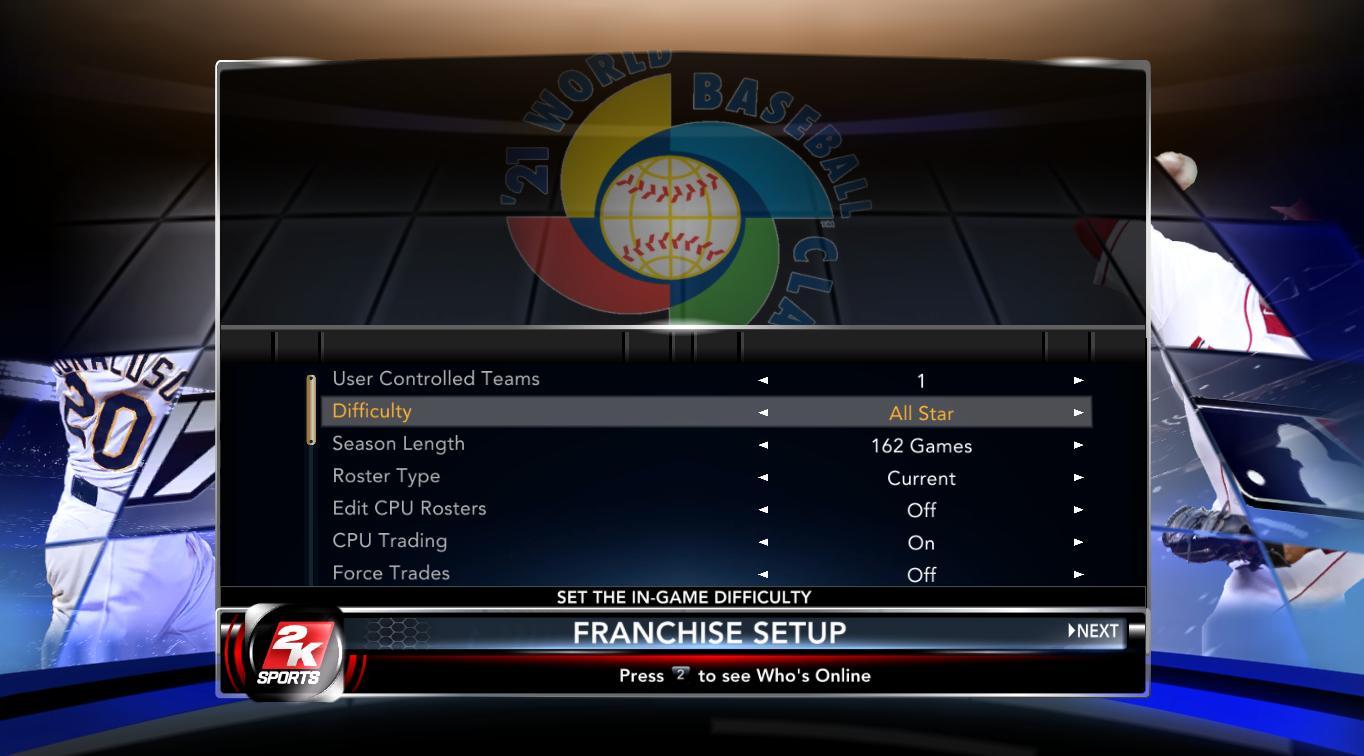The height and width of the screenshot is (756, 1364).
Task: Lower difficulty with the left arrow
Action: (764, 412)
